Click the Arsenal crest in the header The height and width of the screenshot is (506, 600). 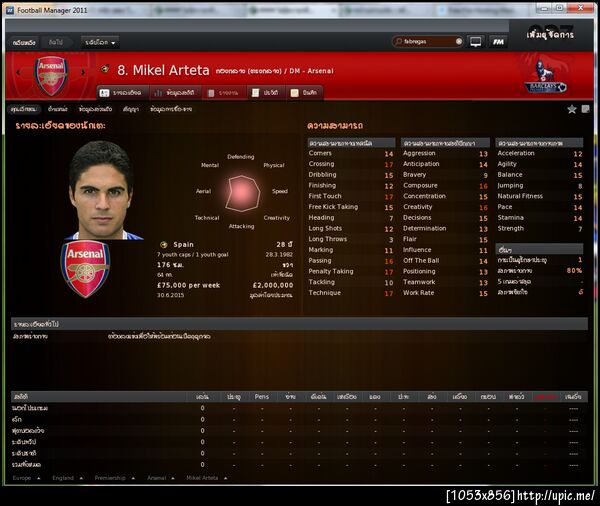[51, 76]
